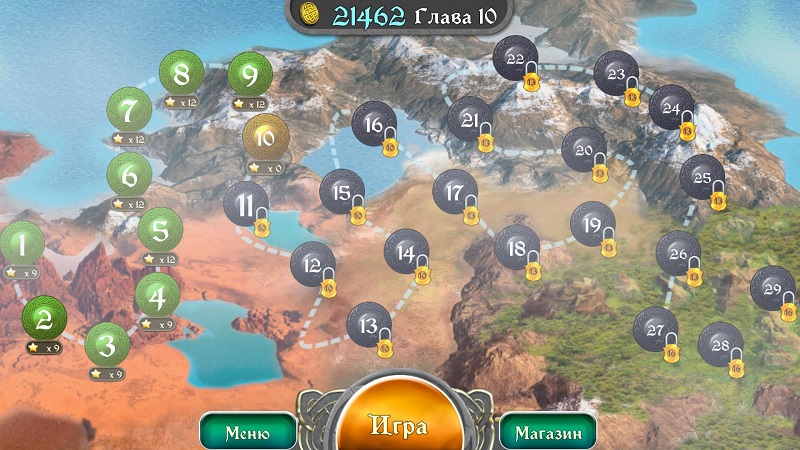This screenshot has height=450, width=800.
Task: Start the game with the Игра button
Action: [x=400, y=427]
